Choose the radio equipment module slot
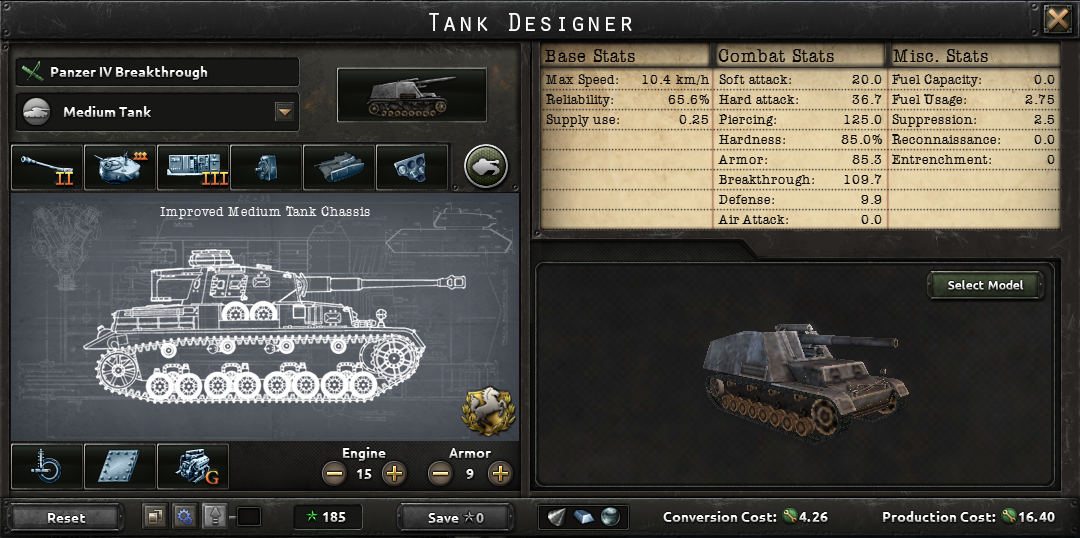 (x=193, y=167)
